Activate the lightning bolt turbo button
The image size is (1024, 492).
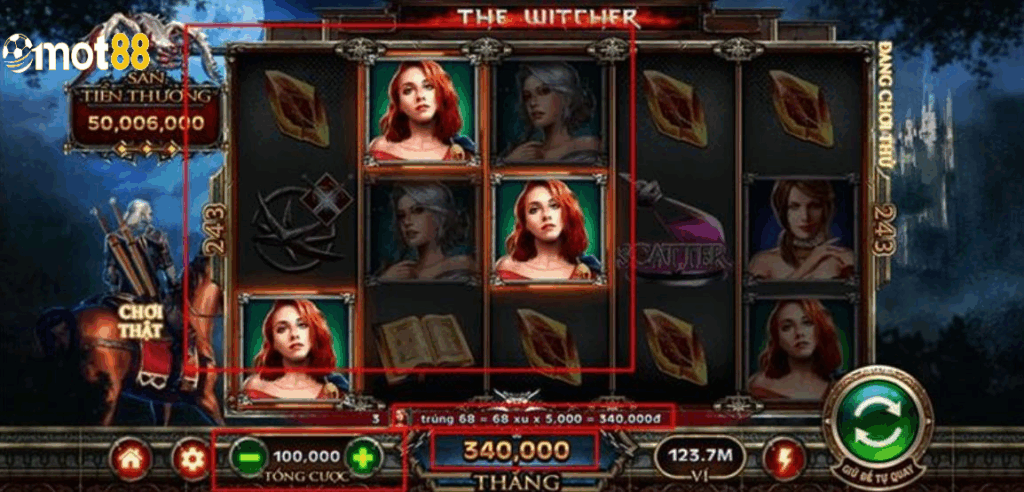[x=782, y=458]
